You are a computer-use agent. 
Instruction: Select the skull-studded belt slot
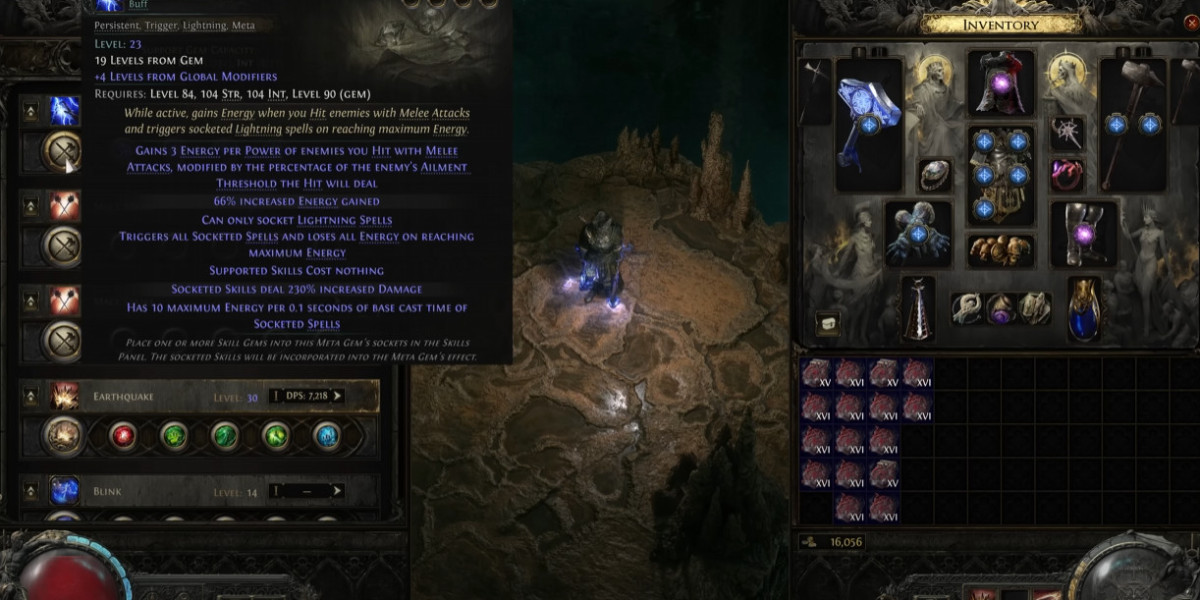[1000, 250]
